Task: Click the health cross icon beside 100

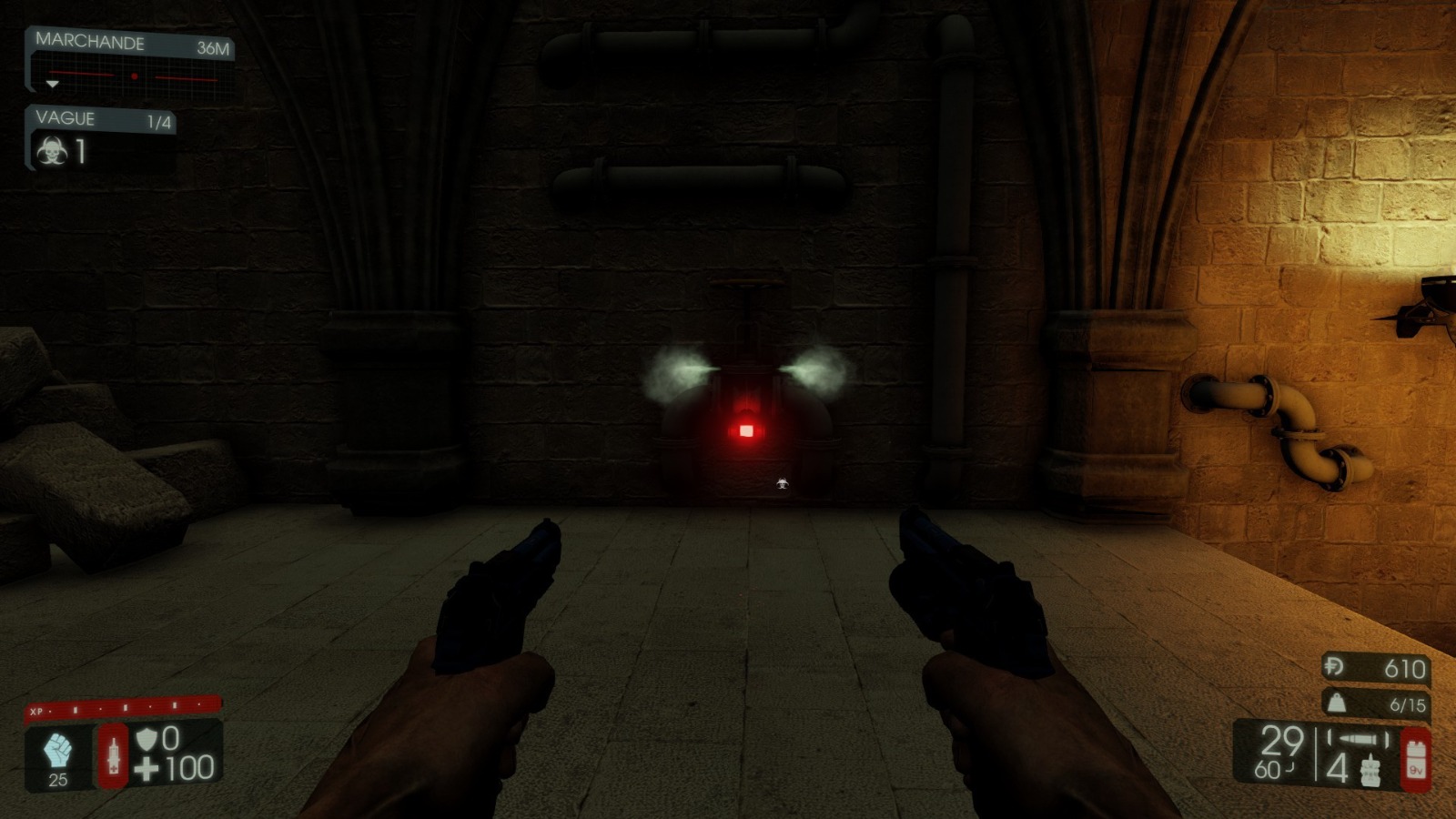Action: click(x=148, y=767)
